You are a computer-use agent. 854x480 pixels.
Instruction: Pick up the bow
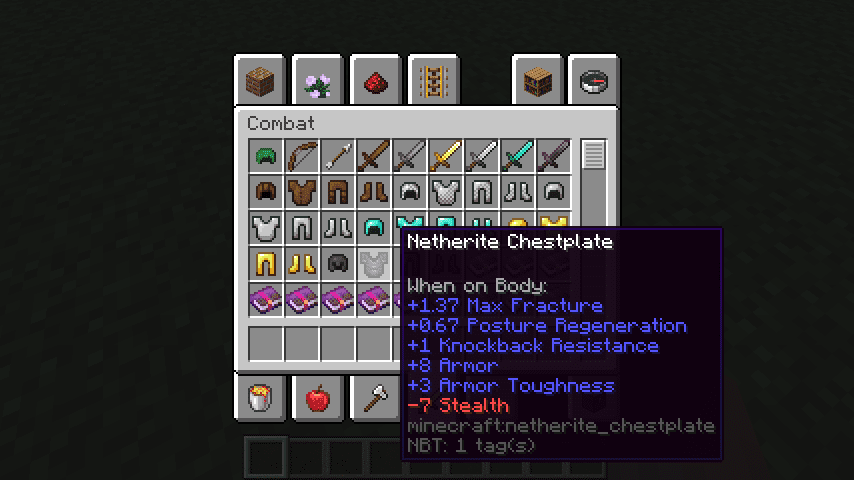pos(302,156)
